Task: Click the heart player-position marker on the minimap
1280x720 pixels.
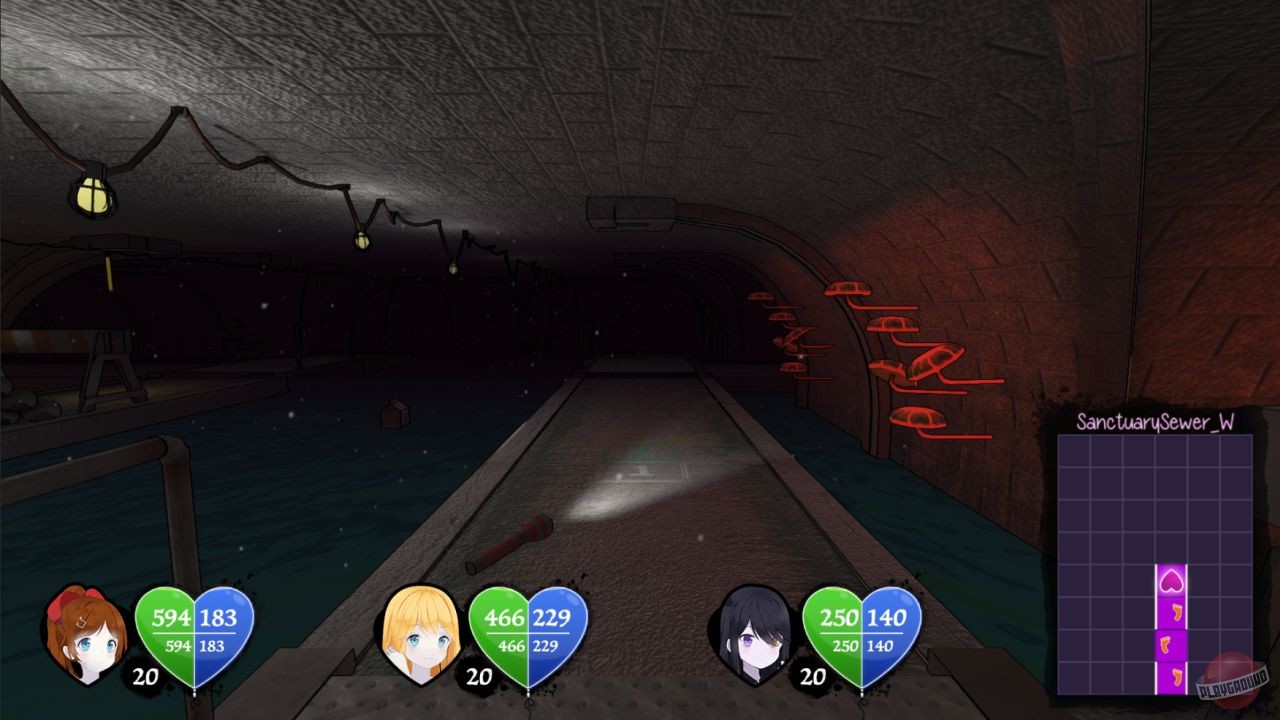Action: tap(1172, 578)
